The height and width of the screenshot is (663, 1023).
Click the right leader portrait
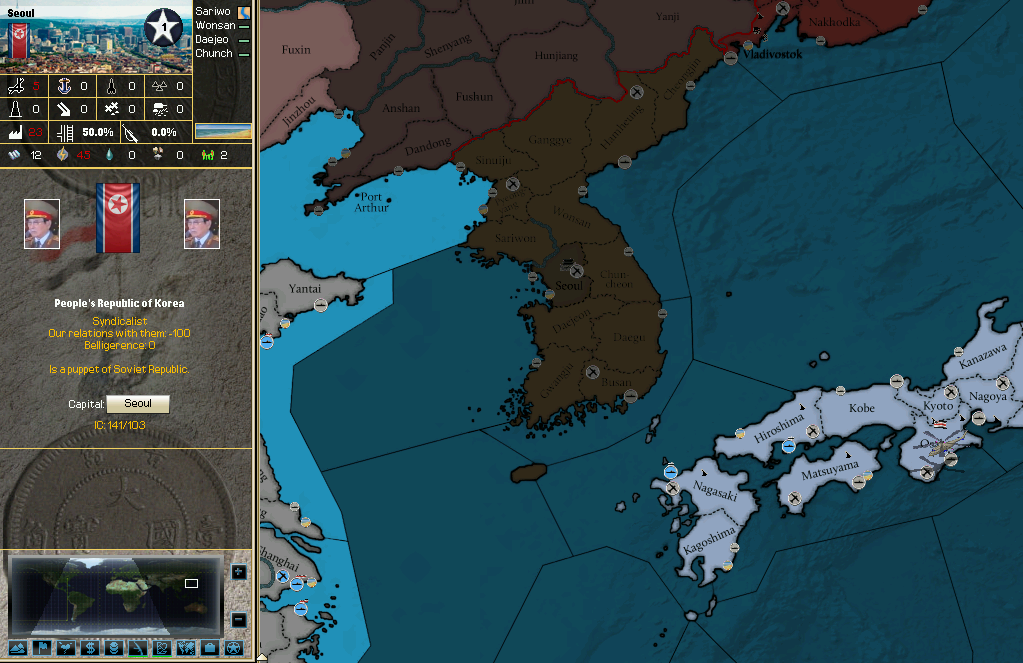point(201,224)
